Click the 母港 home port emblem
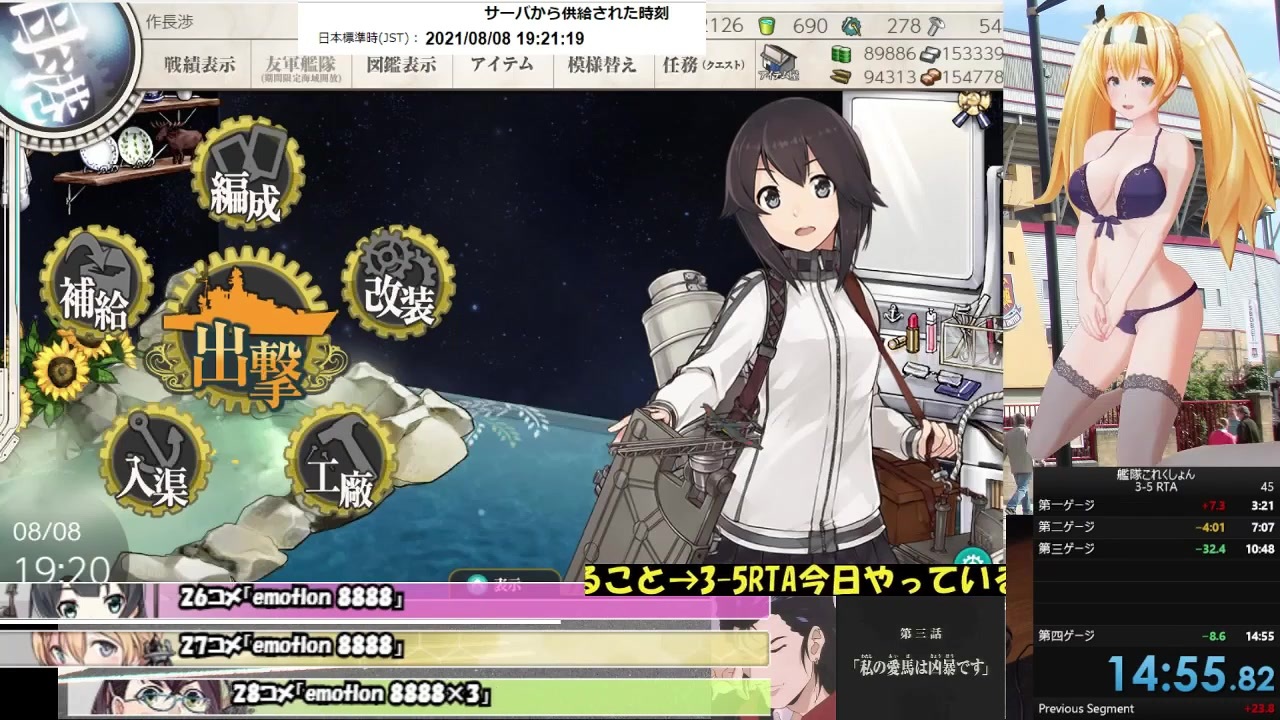The height and width of the screenshot is (720, 1280). pyautogui.click(x=55, y=55)
